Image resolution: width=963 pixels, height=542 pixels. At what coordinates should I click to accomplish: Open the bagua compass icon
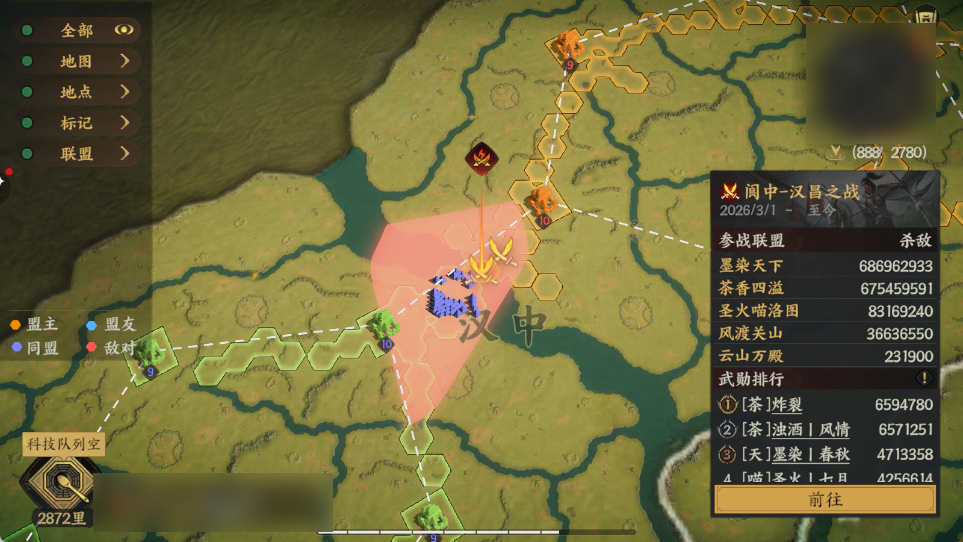pyautogui.click(x=62, y=484)
